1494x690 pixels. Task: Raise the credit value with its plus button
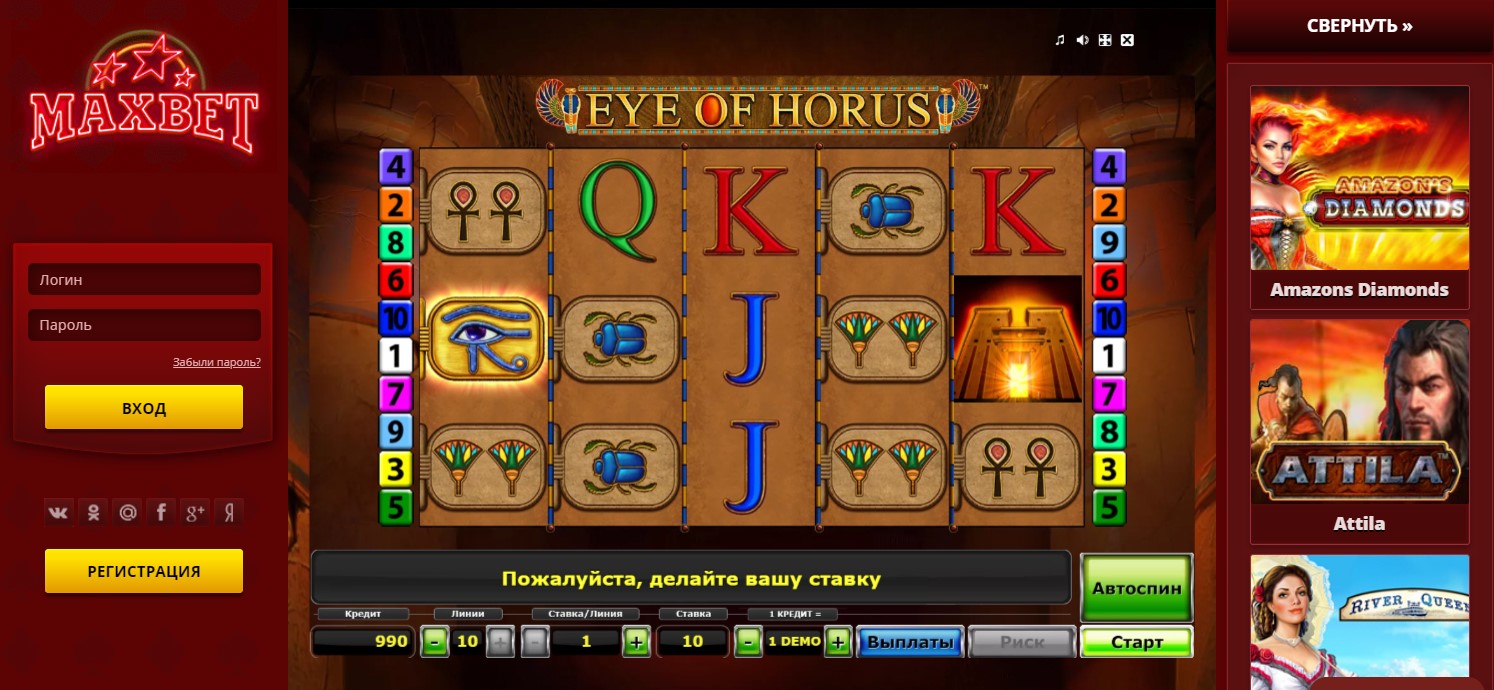837,642
